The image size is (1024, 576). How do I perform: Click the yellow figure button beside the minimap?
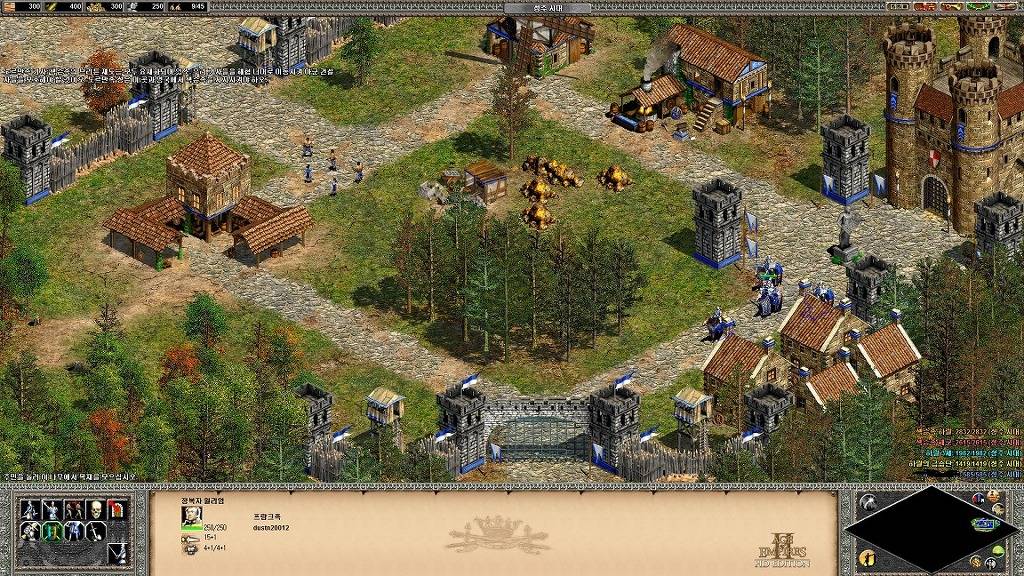866,557
